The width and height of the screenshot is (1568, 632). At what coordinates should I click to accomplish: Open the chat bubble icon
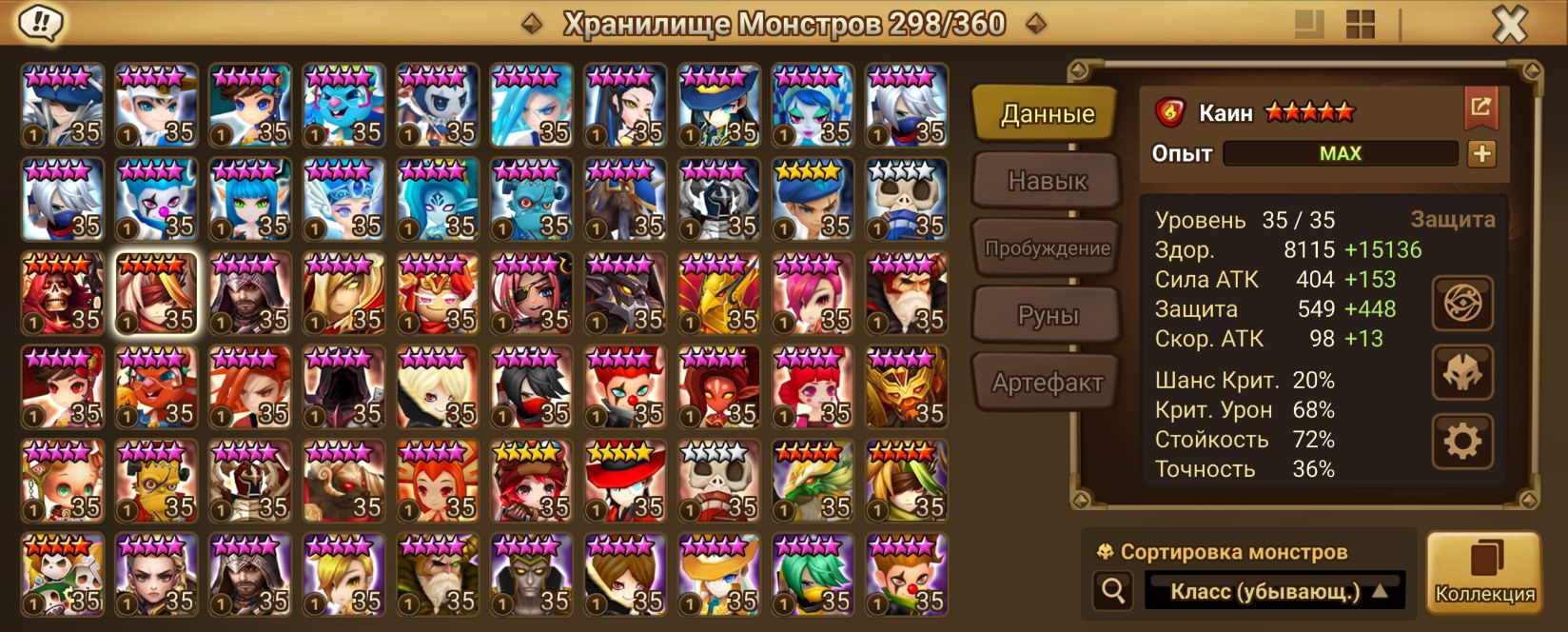click(x=39, y=23)
